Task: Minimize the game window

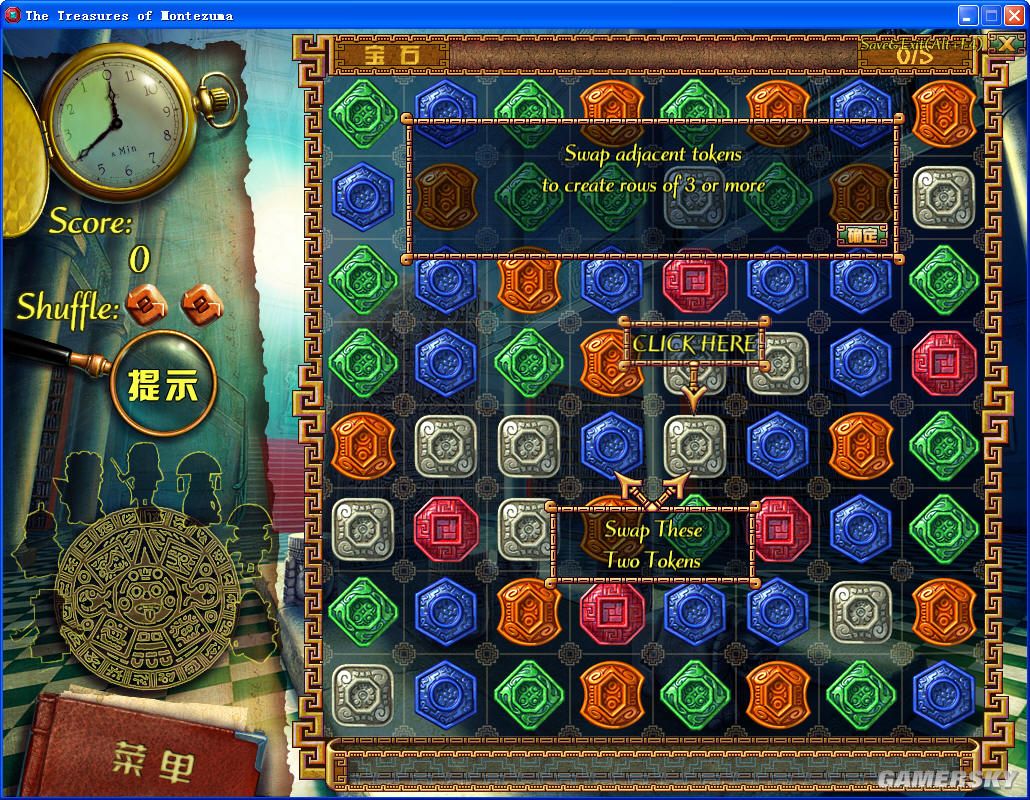Action: click(x=967, y=14)
